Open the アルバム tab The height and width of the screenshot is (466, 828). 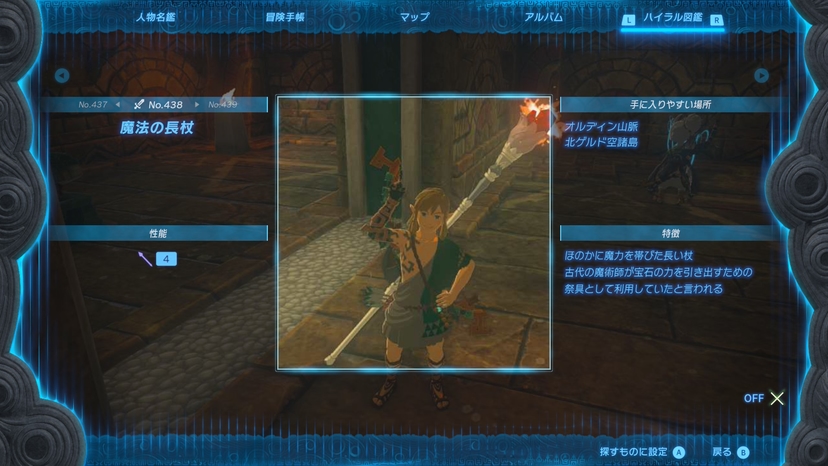pos(543,17)
